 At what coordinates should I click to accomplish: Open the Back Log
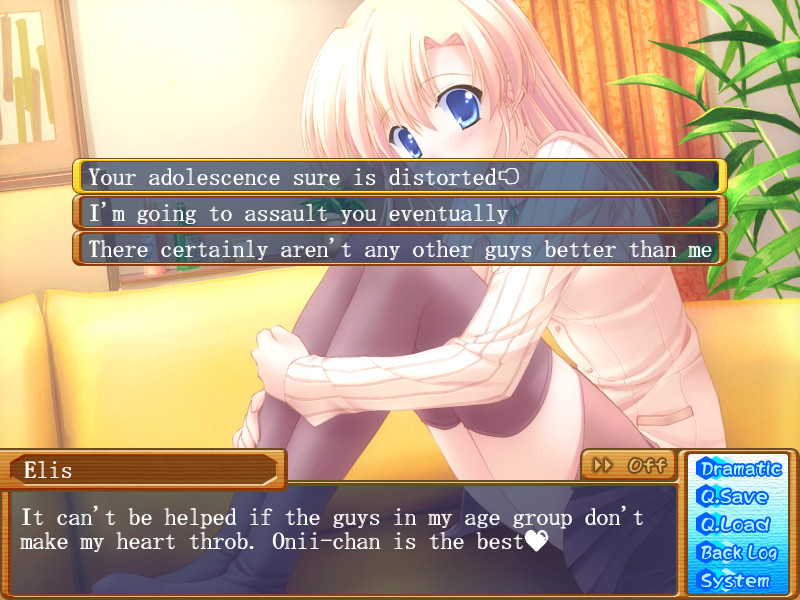point(738,552)
